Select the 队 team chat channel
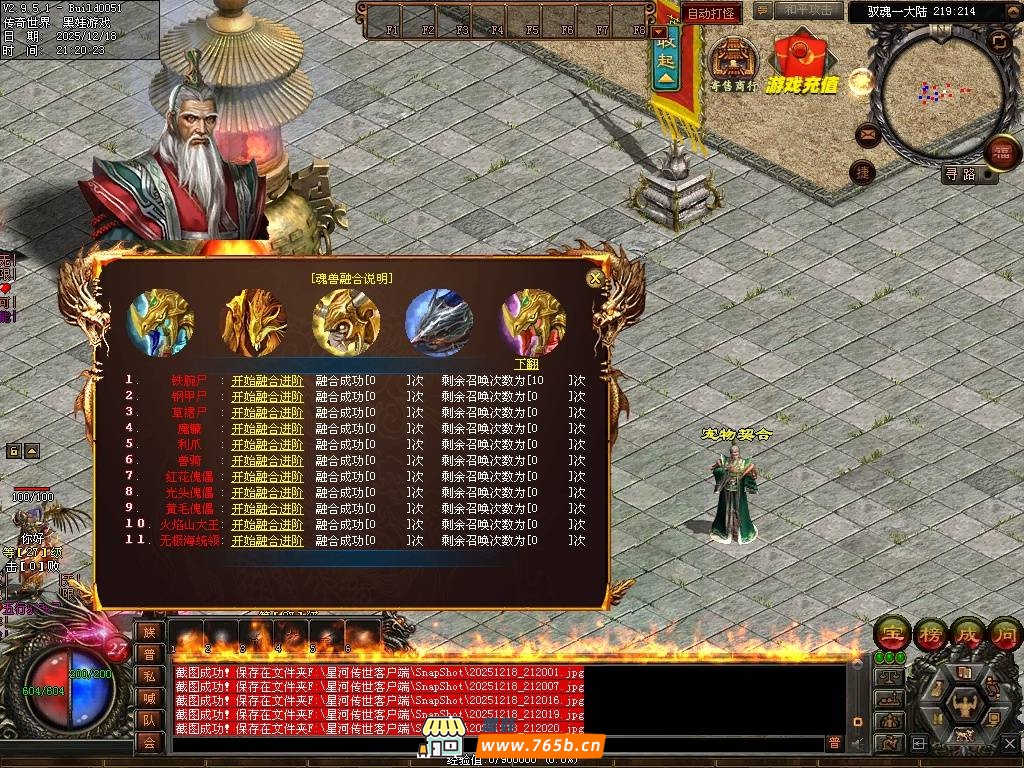 (x=149, y=720)
